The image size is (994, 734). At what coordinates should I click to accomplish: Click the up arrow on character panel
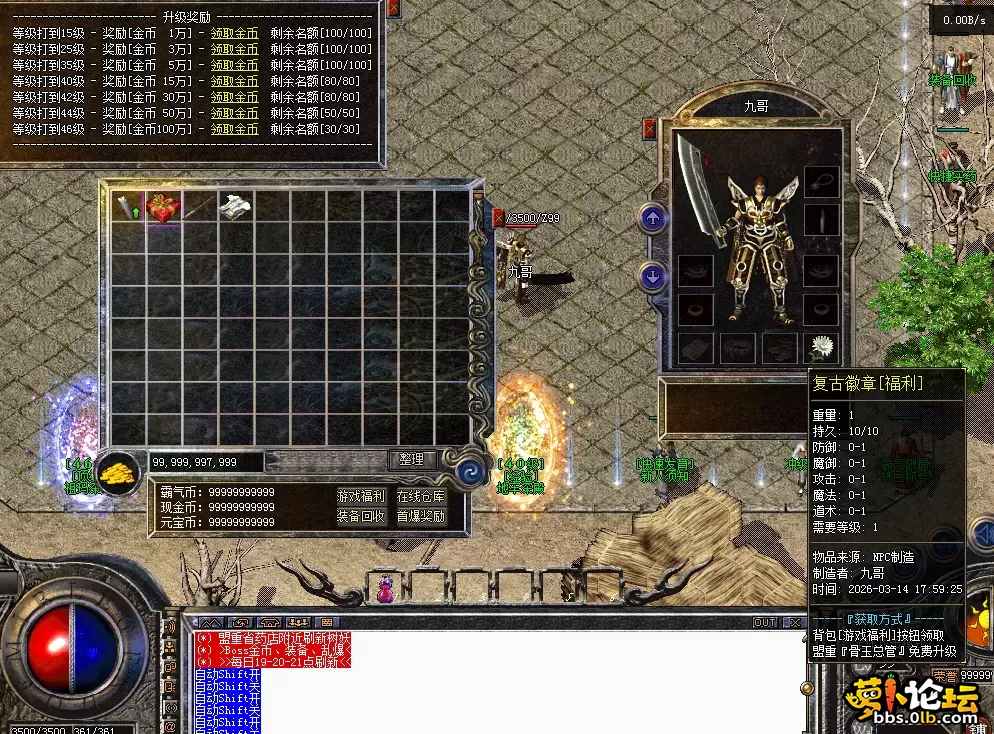653,218
